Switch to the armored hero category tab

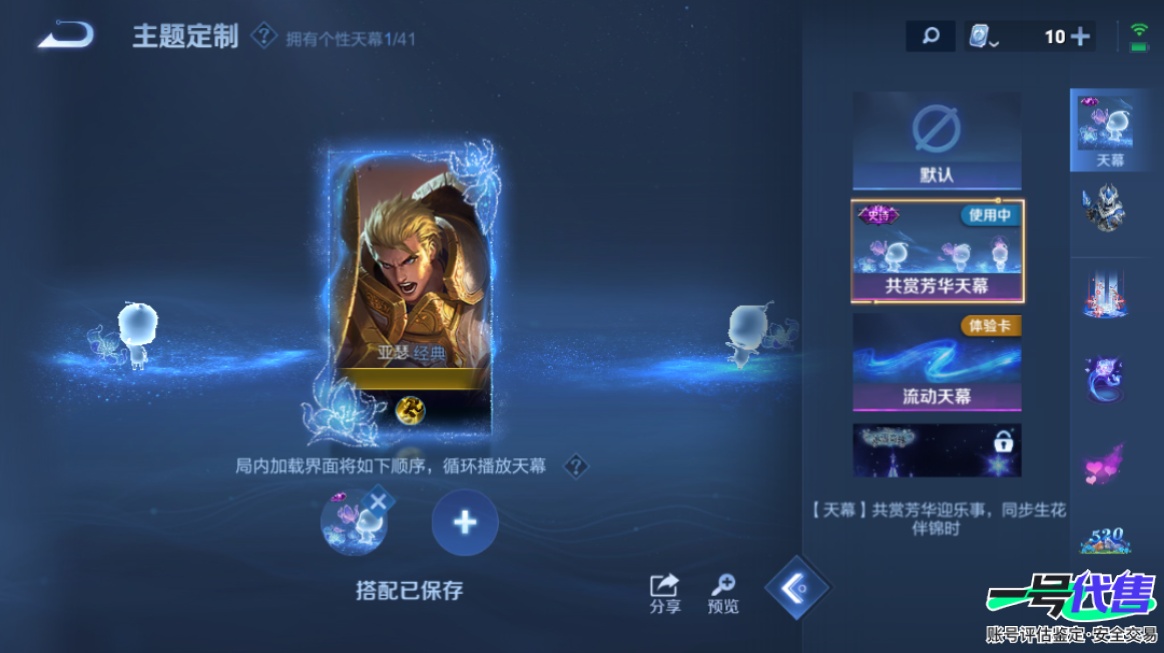point(1105,210)
